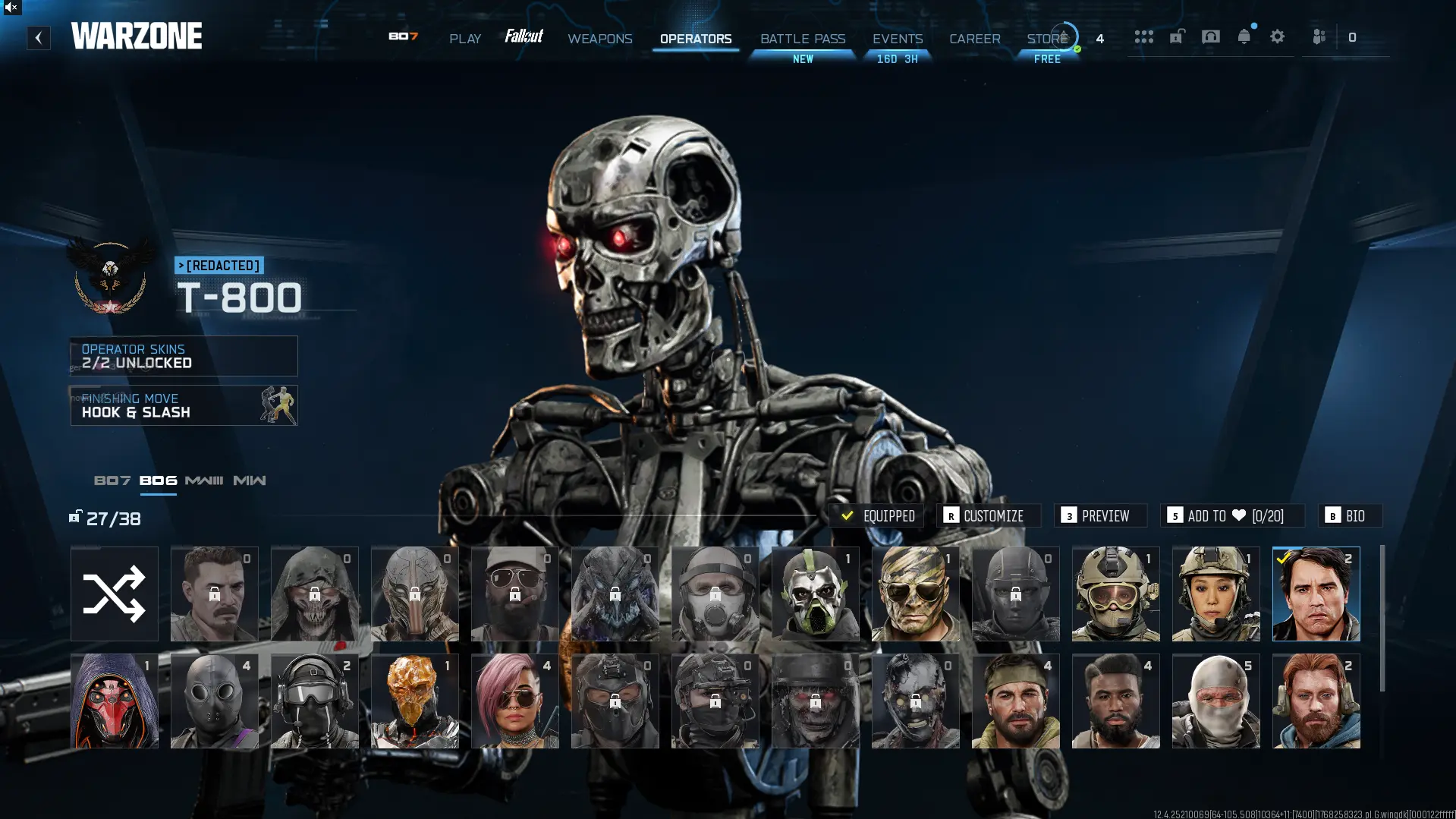Click the Customize button
1456x819 pixels.
[989, 515]
